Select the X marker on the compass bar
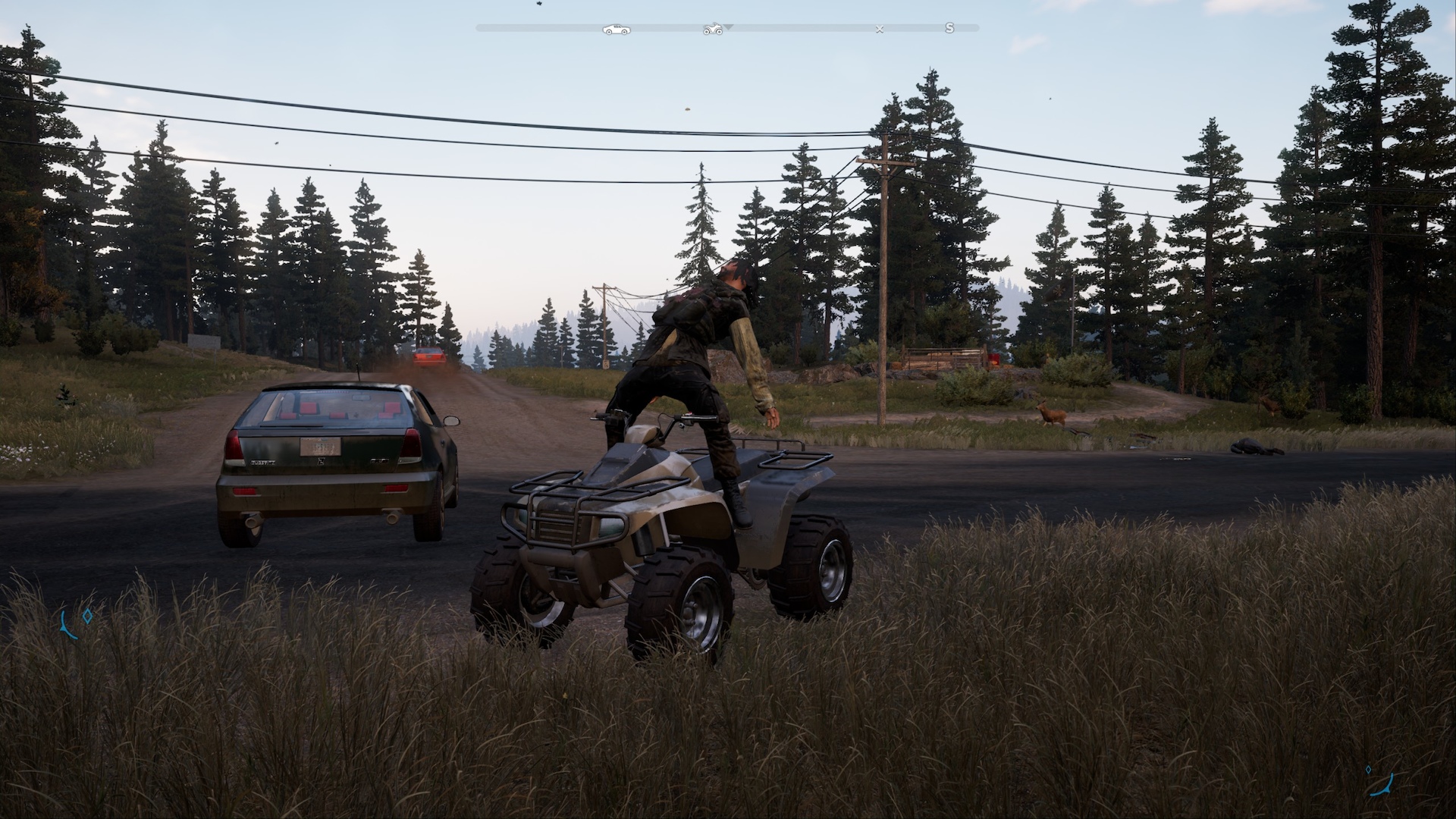Viewport: 1456px width, 819px height. point(880,29)
